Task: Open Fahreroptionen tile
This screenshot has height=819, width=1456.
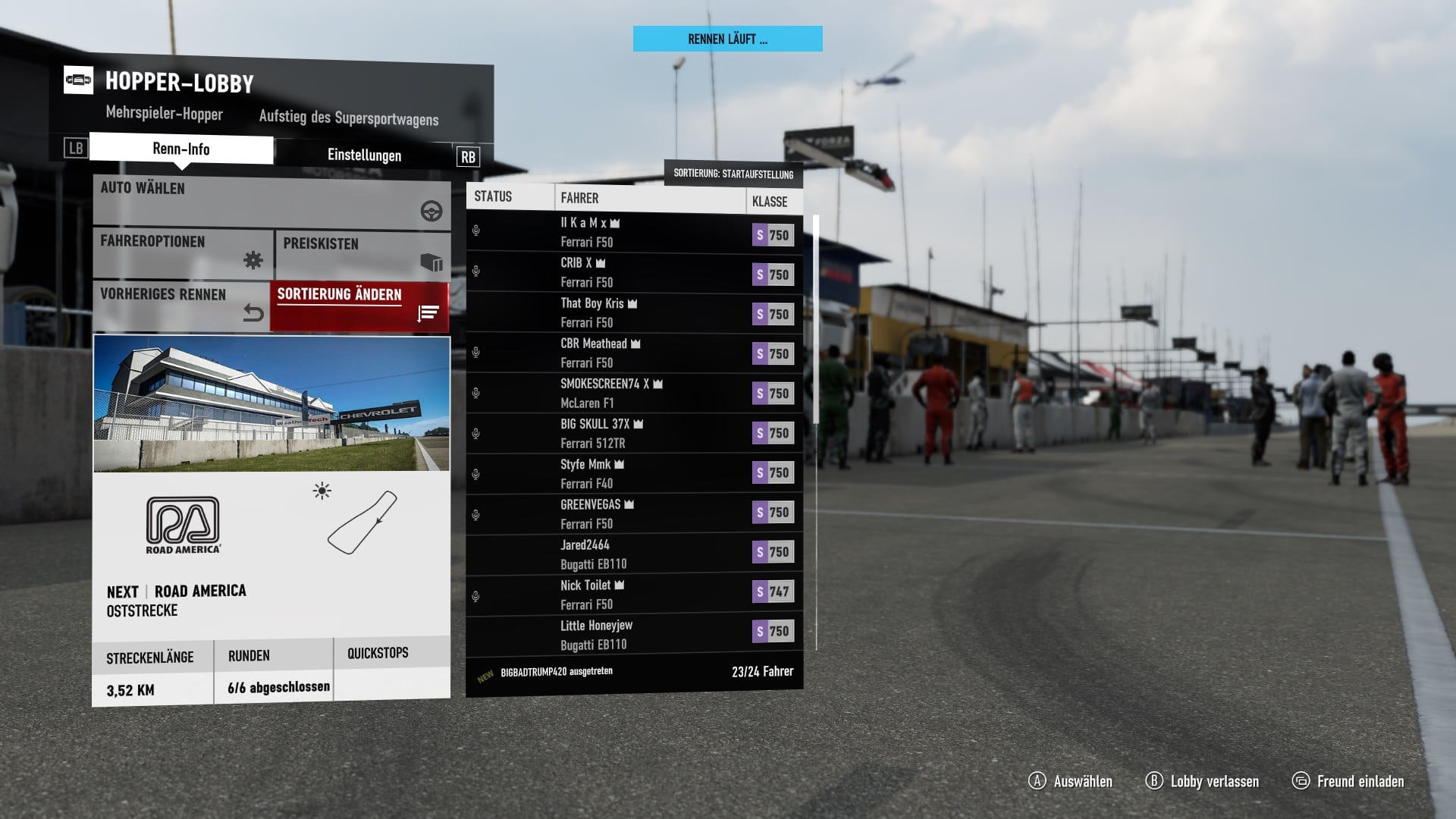Action: pyautogui.click(x=183, y=253)
